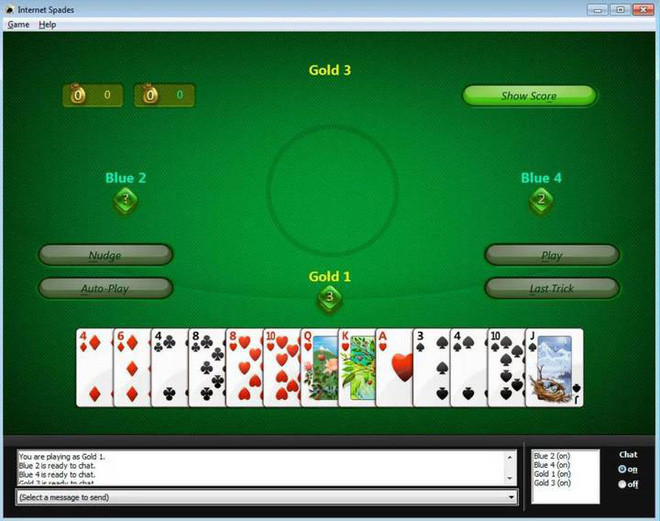Pick the 6 of diamonds card
This screenshot has height=521, width=660.
coord(131,368)
